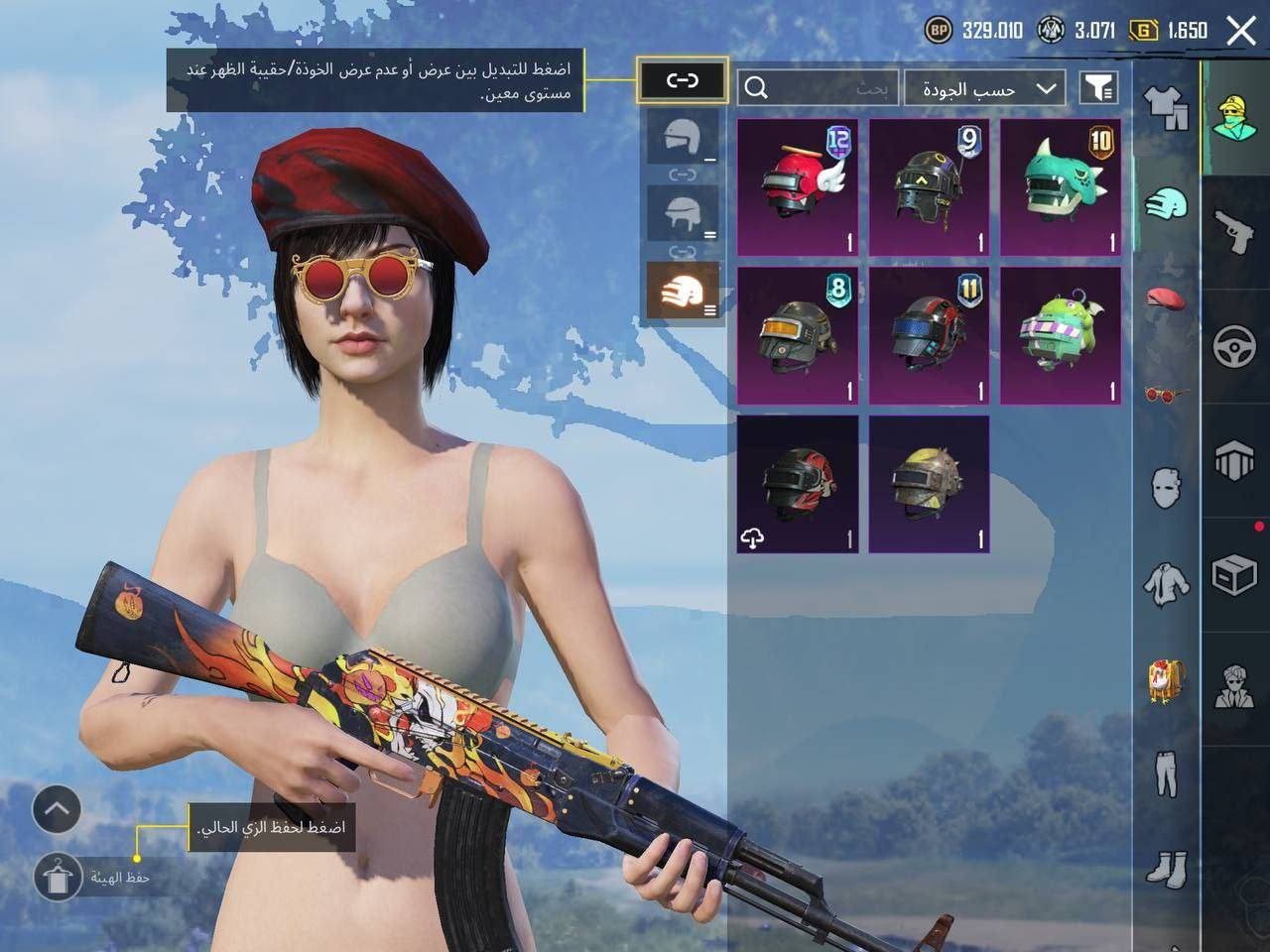This screenshot has width=1270, height=952.
Task: Collapse the panel with the up-arrow button
Action: 57,809
